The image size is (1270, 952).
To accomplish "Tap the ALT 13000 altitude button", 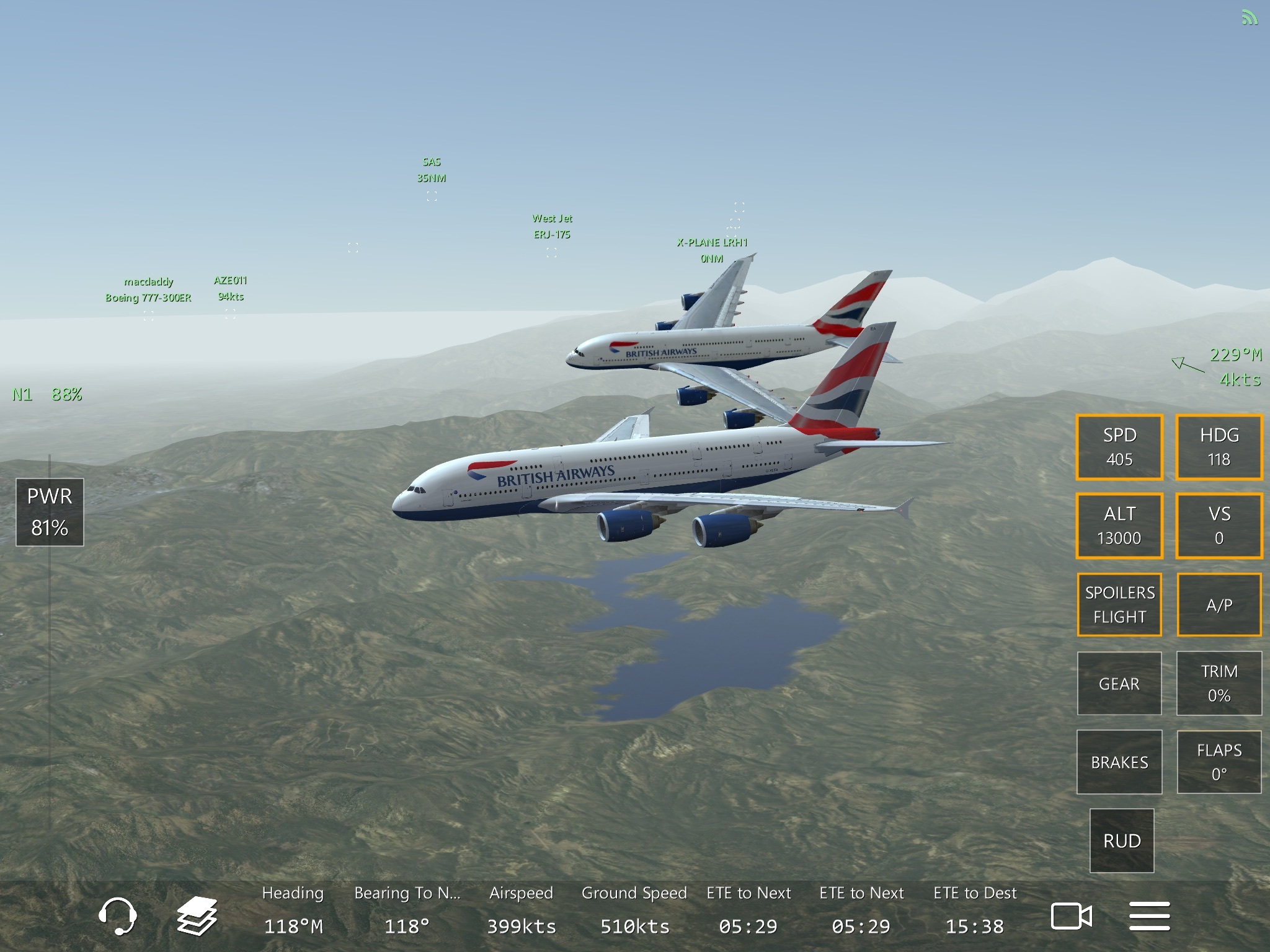I will [1119, 526].
